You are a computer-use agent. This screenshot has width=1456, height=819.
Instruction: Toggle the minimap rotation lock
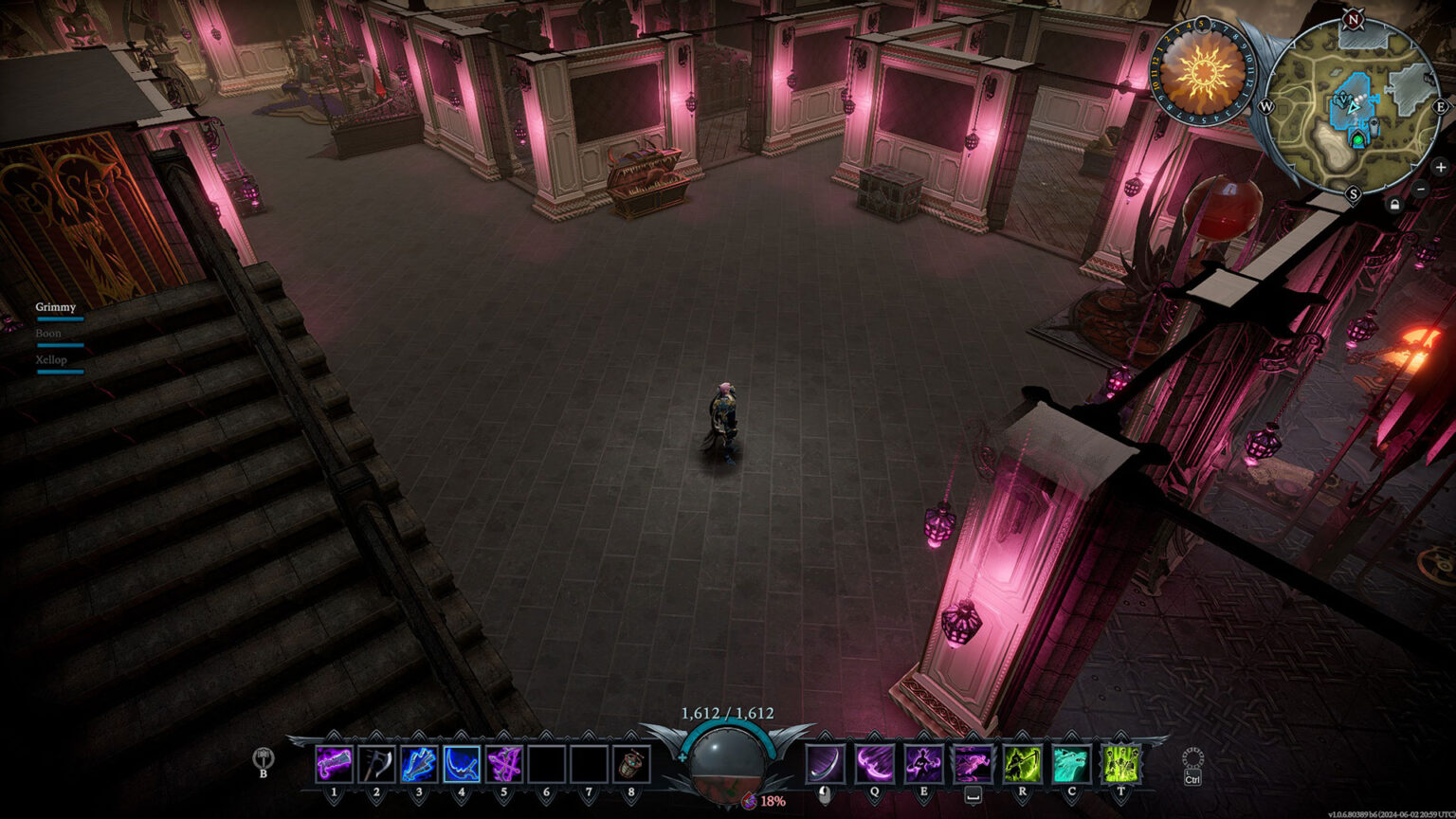pos(1394,204)
